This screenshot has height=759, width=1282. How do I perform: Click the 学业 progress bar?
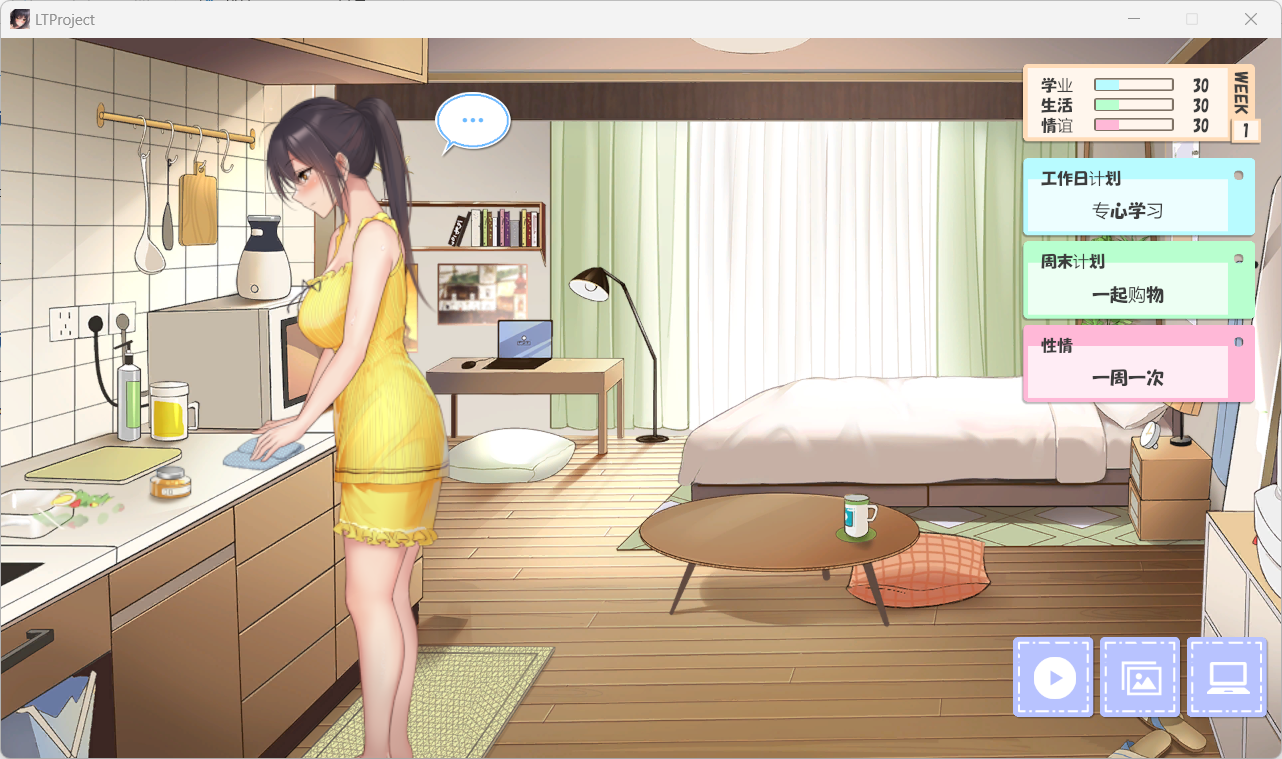[x=1133, y=84]
